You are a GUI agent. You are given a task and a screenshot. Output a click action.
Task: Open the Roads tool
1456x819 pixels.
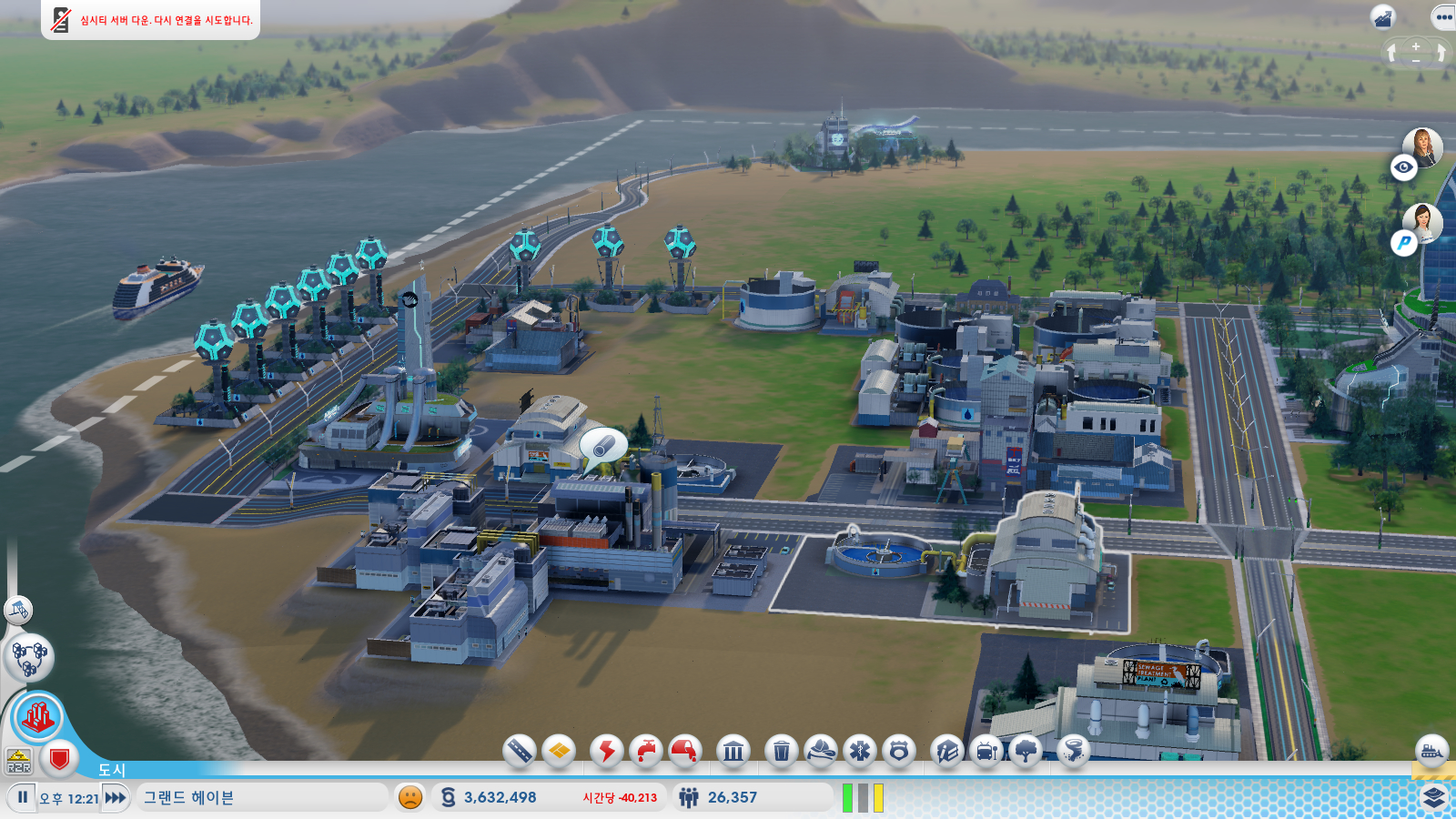(519, 751)
